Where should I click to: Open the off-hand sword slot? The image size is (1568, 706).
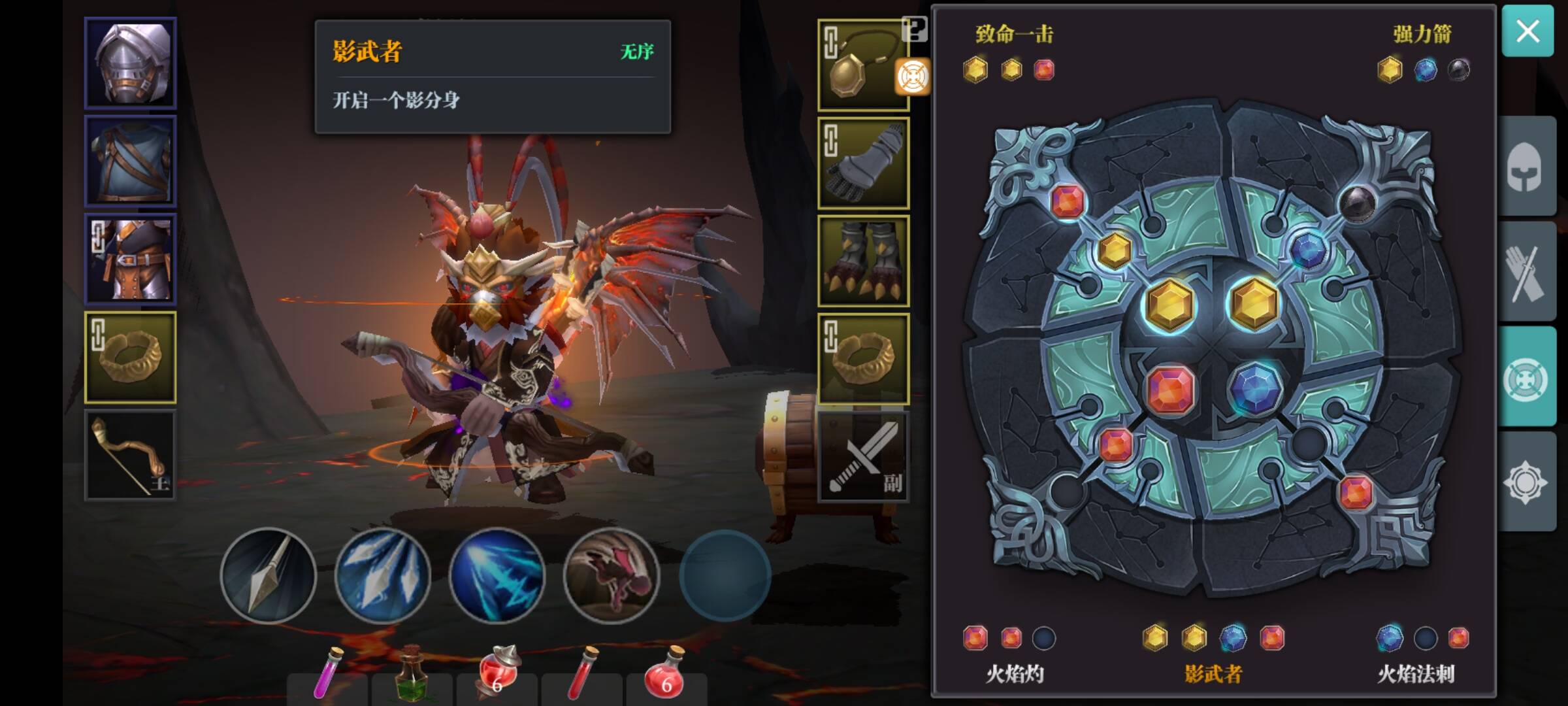864,457
